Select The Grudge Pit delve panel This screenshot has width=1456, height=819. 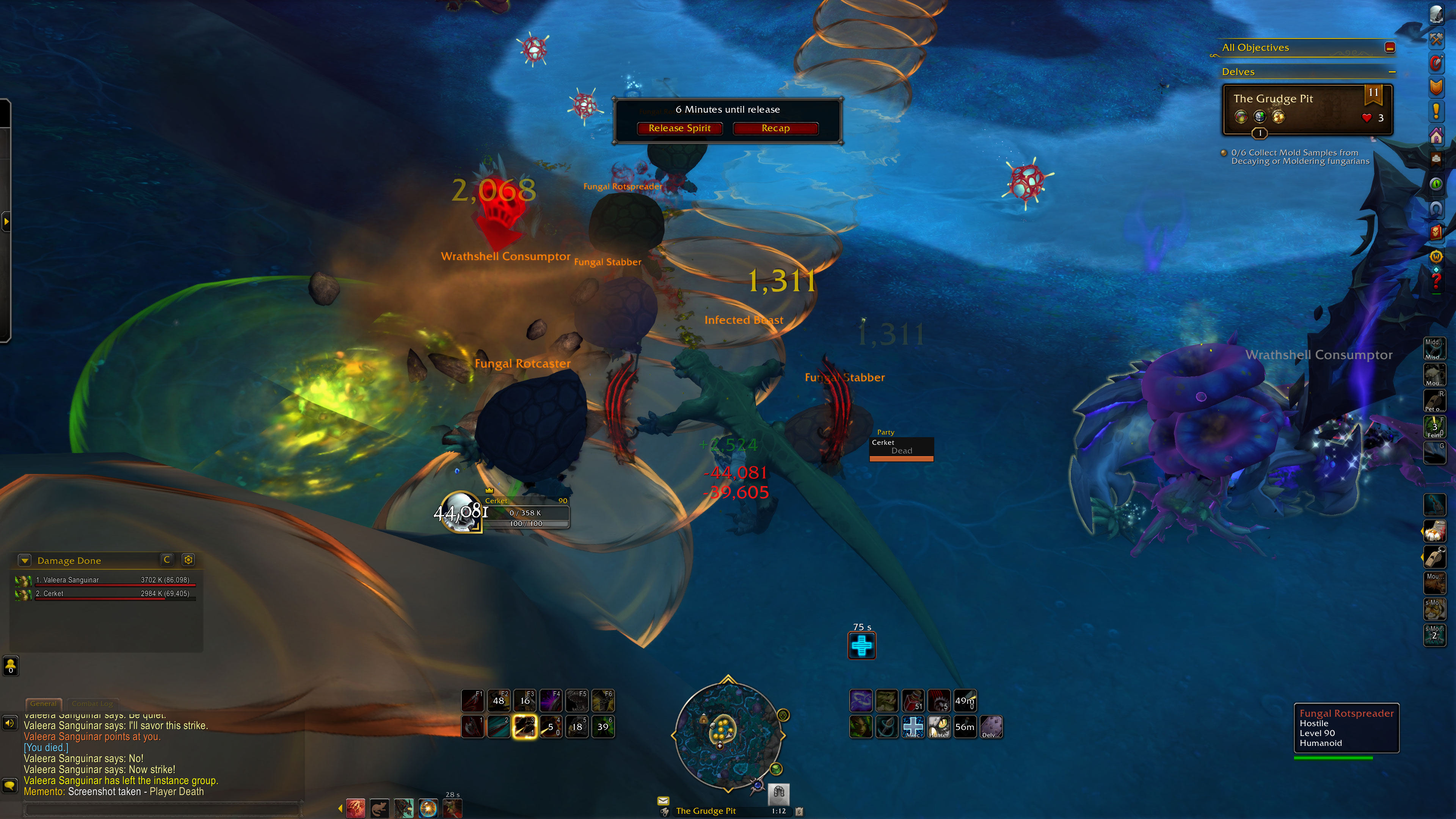tap(1307, 108)
